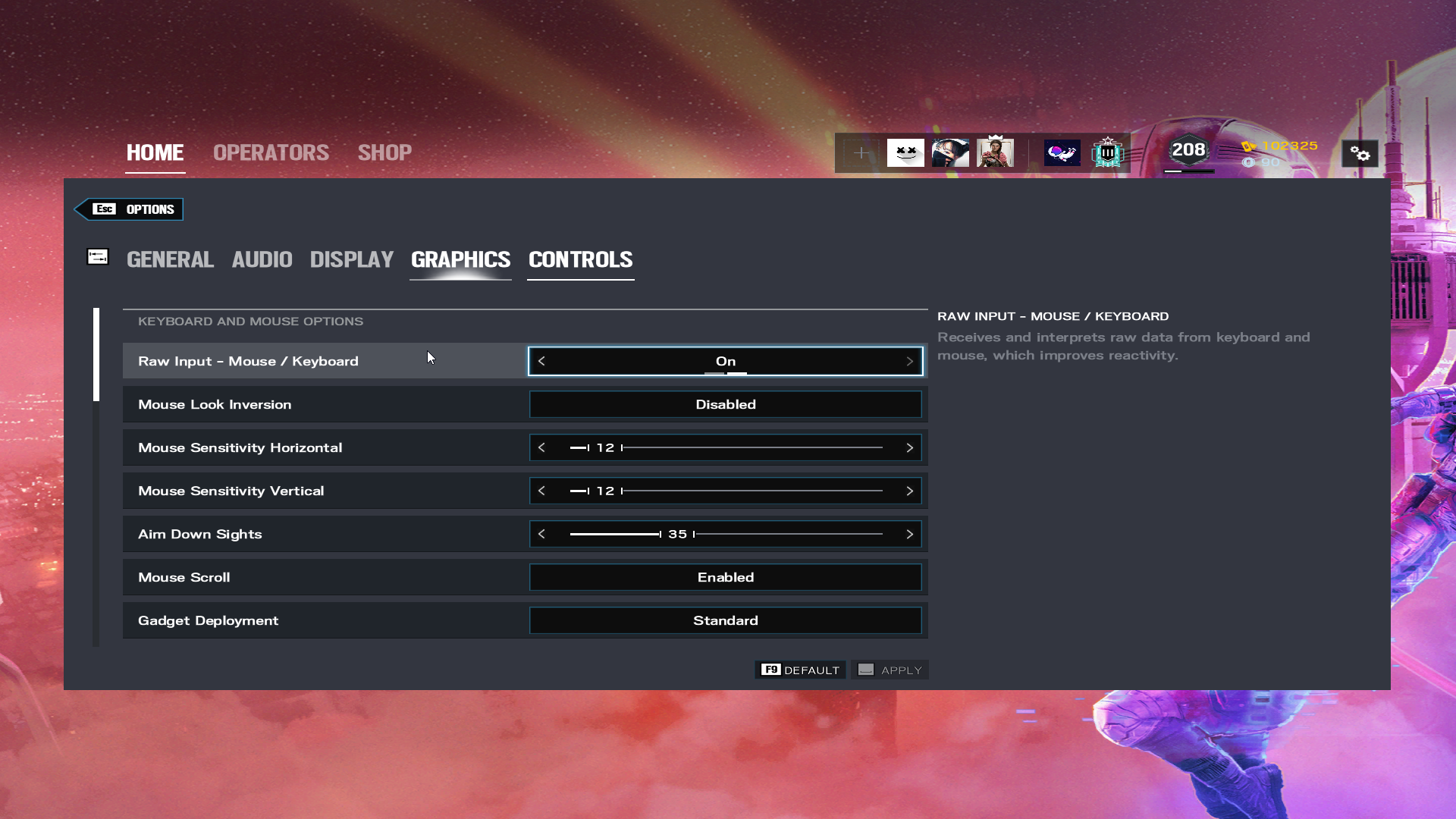Switch to the General options tab

pos(170,260)
